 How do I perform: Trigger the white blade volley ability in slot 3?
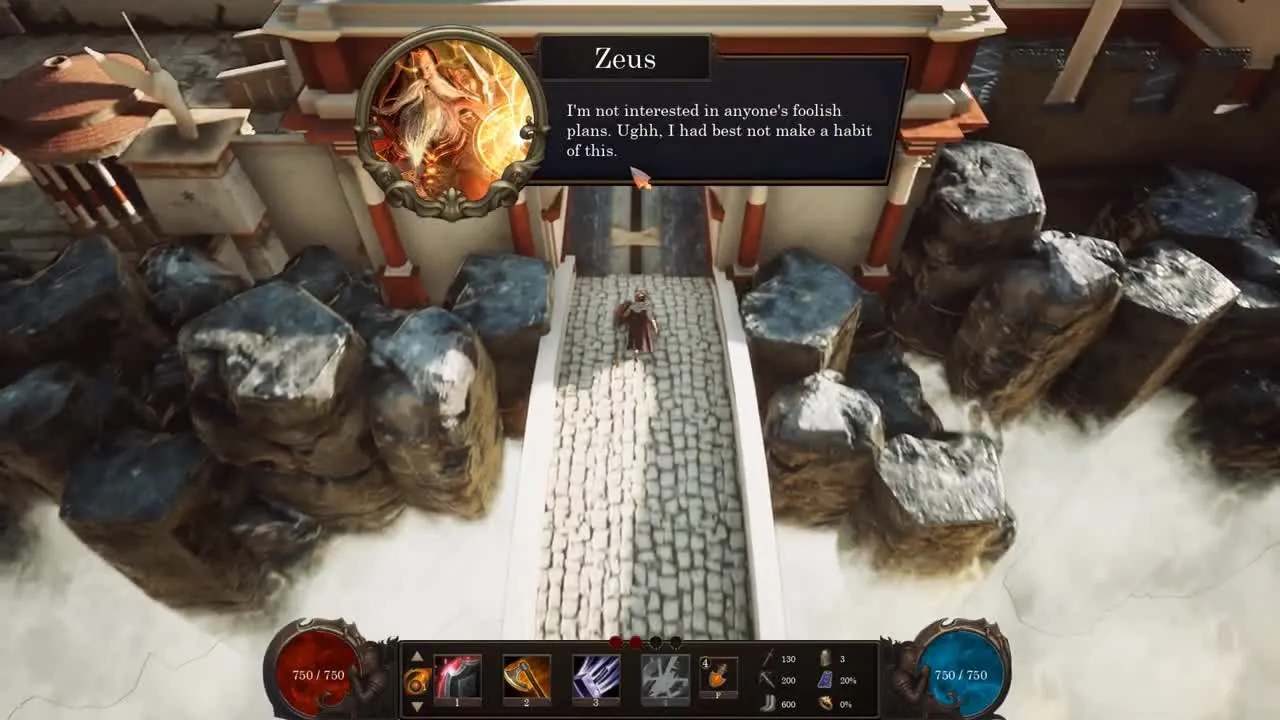tap(595, 677)
